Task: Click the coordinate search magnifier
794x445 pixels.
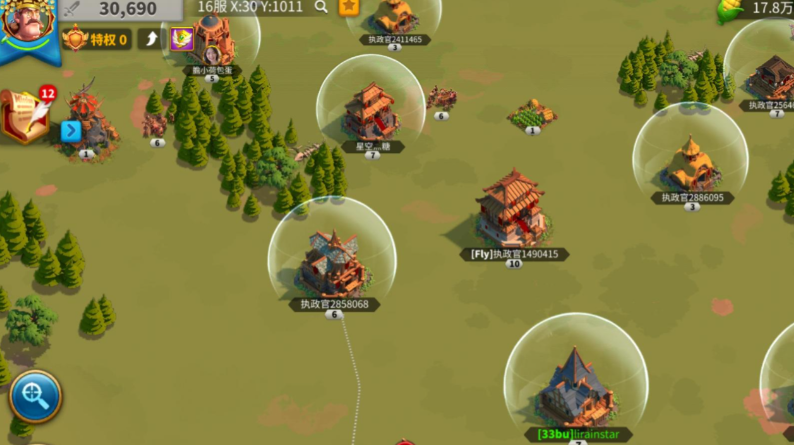Action: 321,7
